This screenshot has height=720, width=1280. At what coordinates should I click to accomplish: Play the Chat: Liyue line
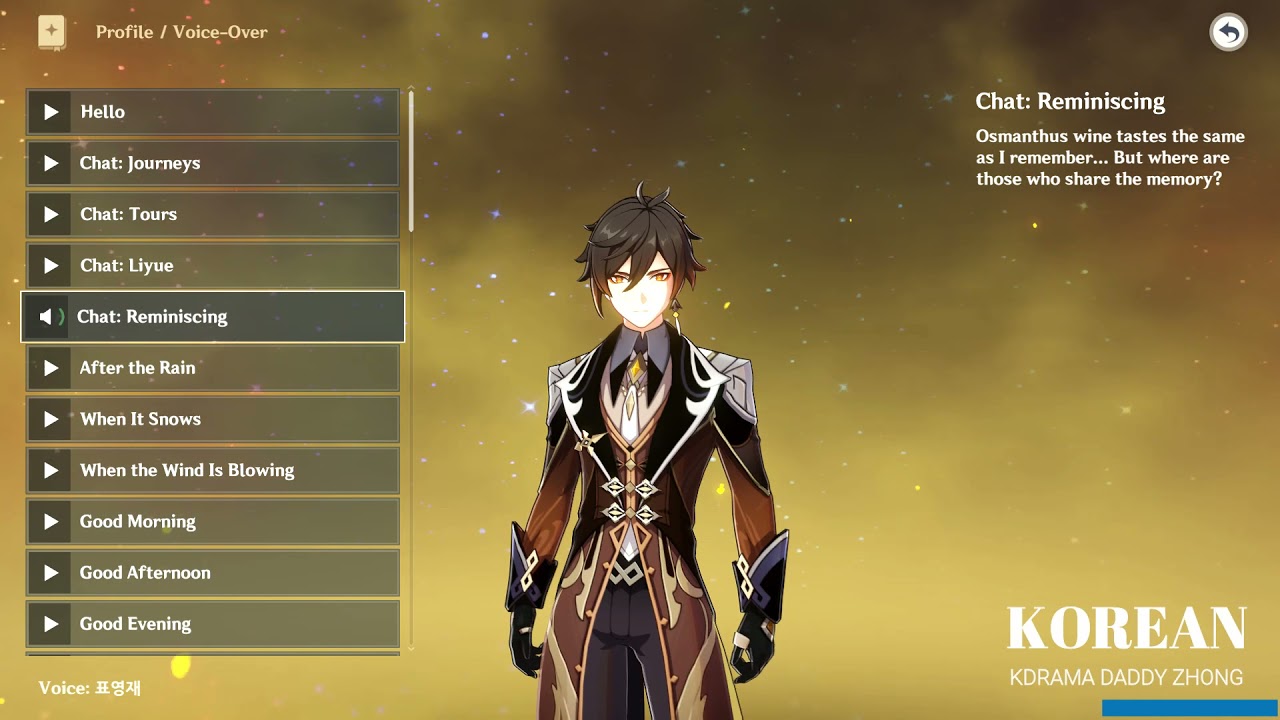[212, 265]
